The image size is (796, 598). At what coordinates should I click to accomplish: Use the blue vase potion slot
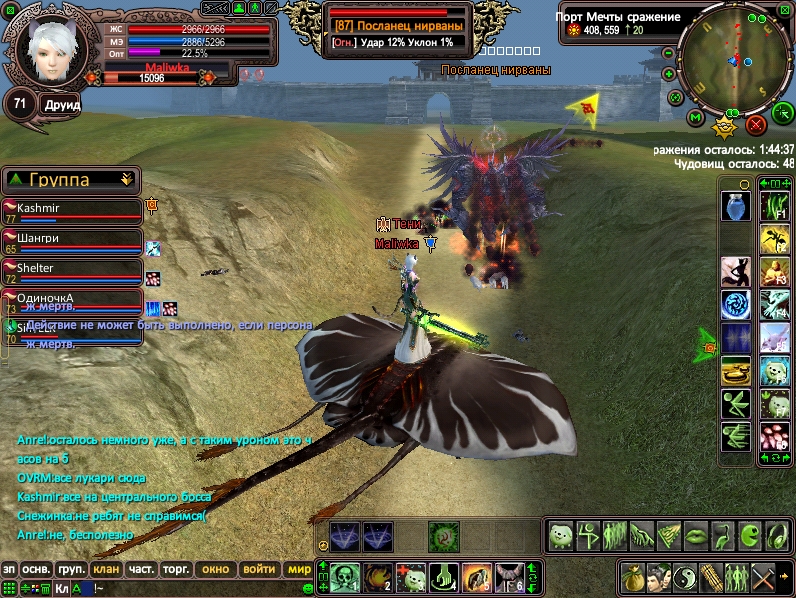click(735, 205)
